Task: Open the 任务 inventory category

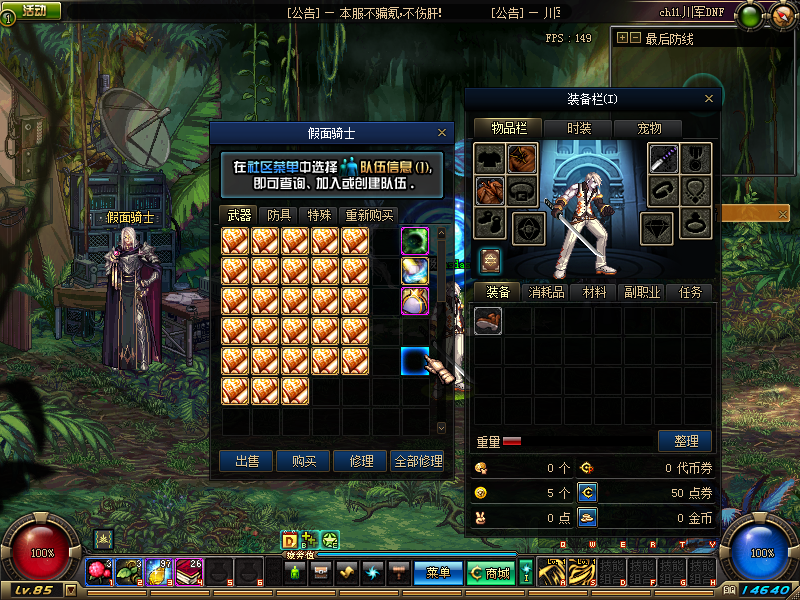Action: tap(690, 292)
